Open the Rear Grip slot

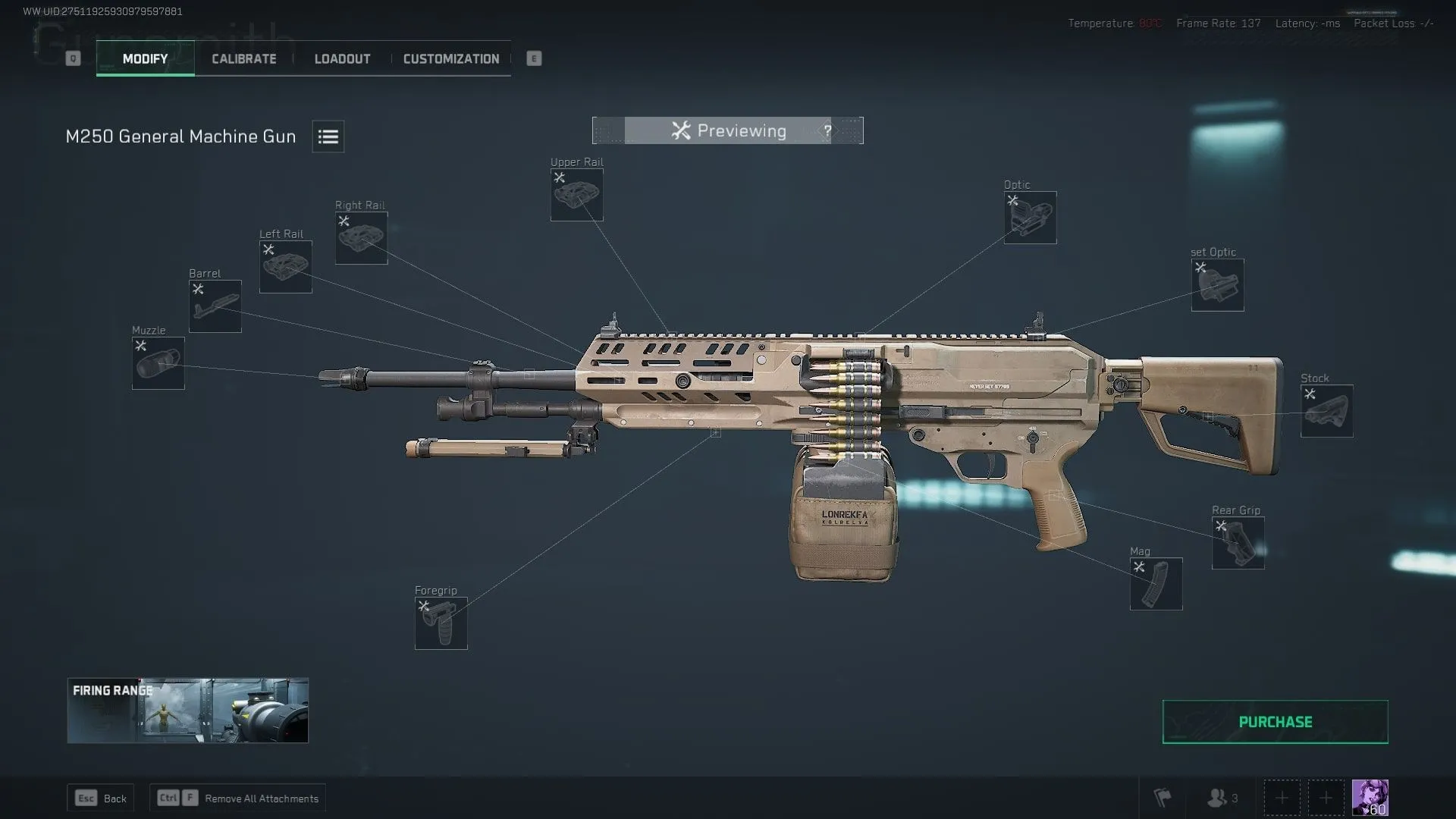(1238, 543)
